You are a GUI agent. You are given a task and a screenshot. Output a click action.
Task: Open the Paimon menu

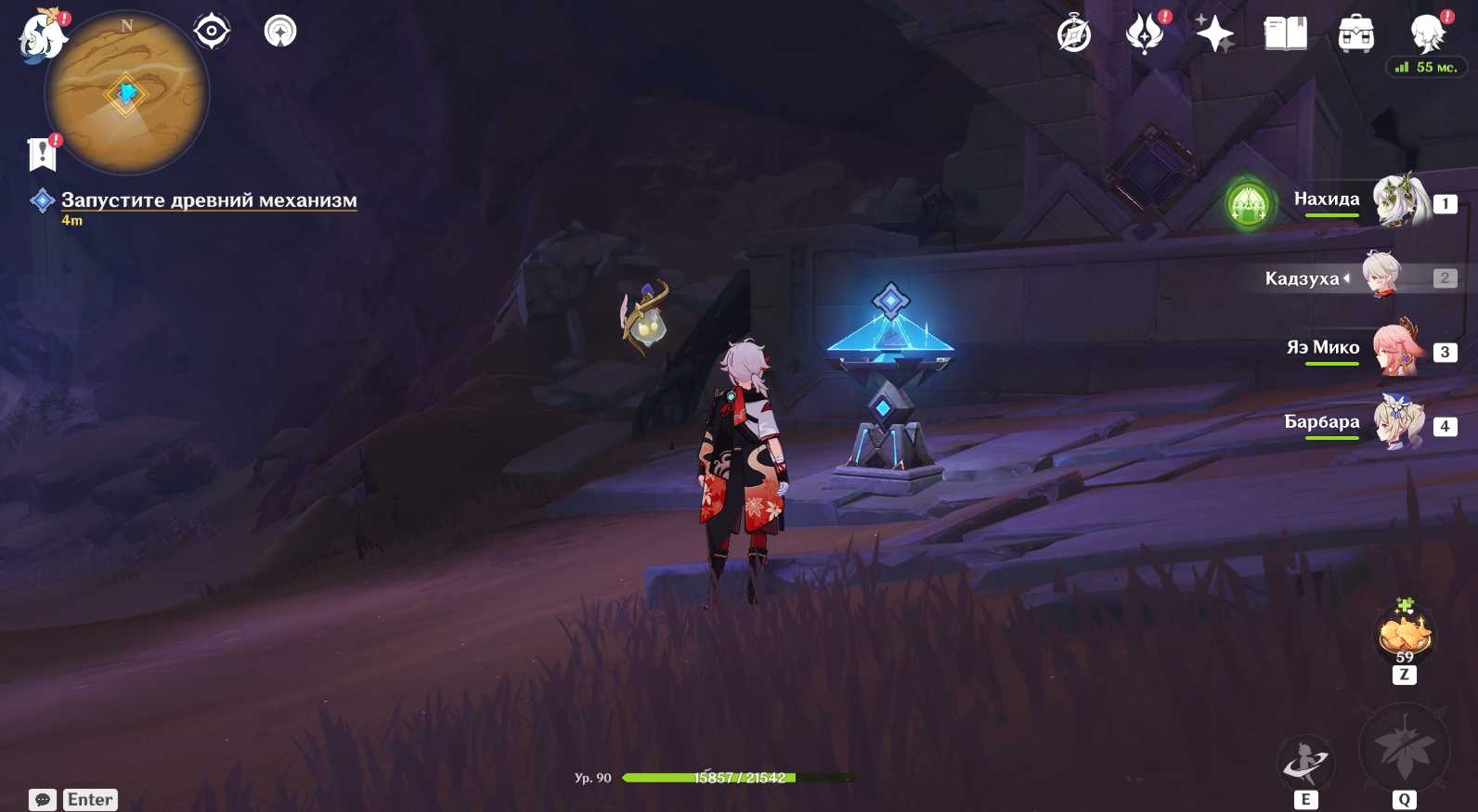42,37
